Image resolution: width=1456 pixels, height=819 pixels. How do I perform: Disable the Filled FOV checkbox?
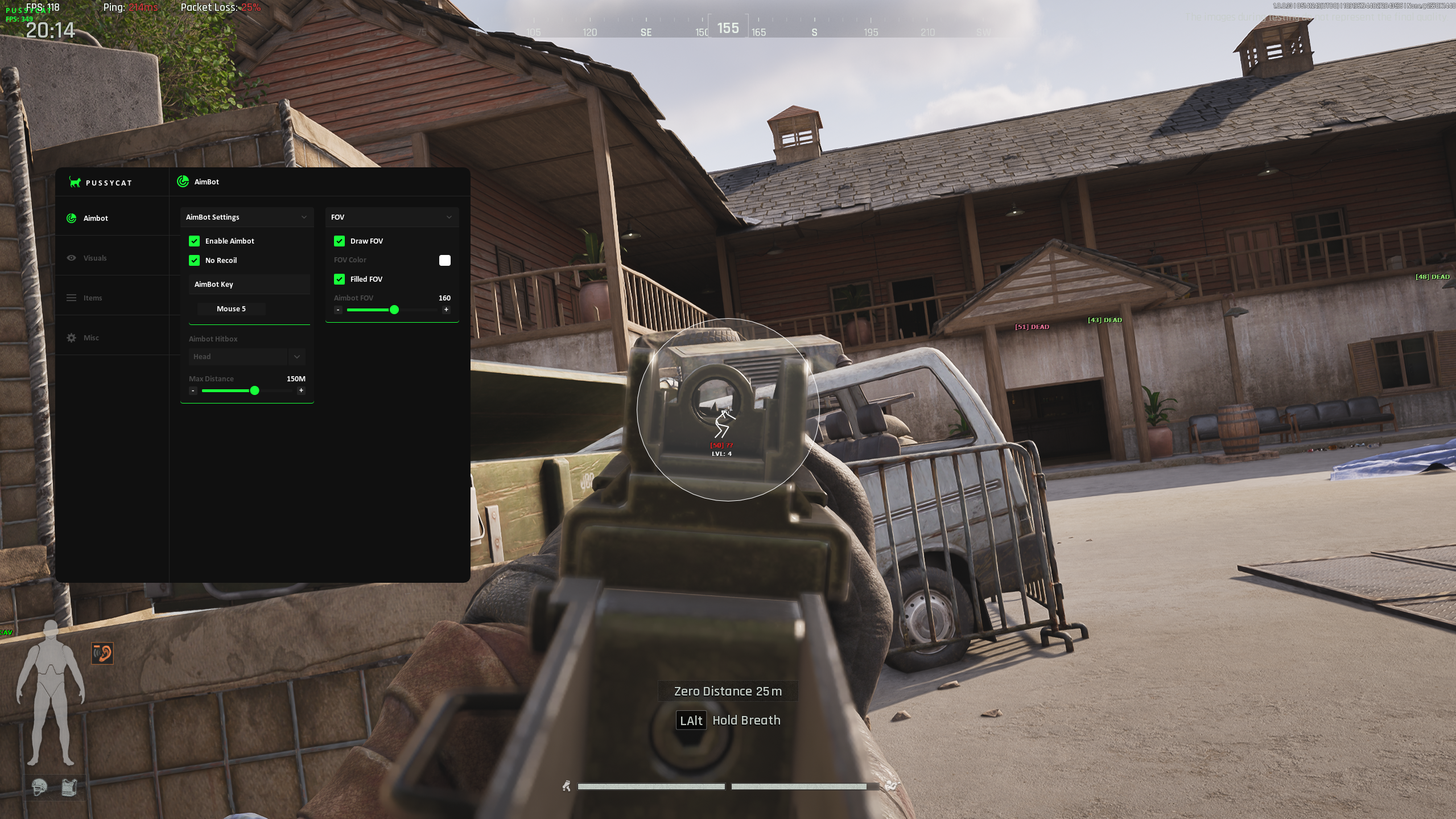[x=340, y=279]
